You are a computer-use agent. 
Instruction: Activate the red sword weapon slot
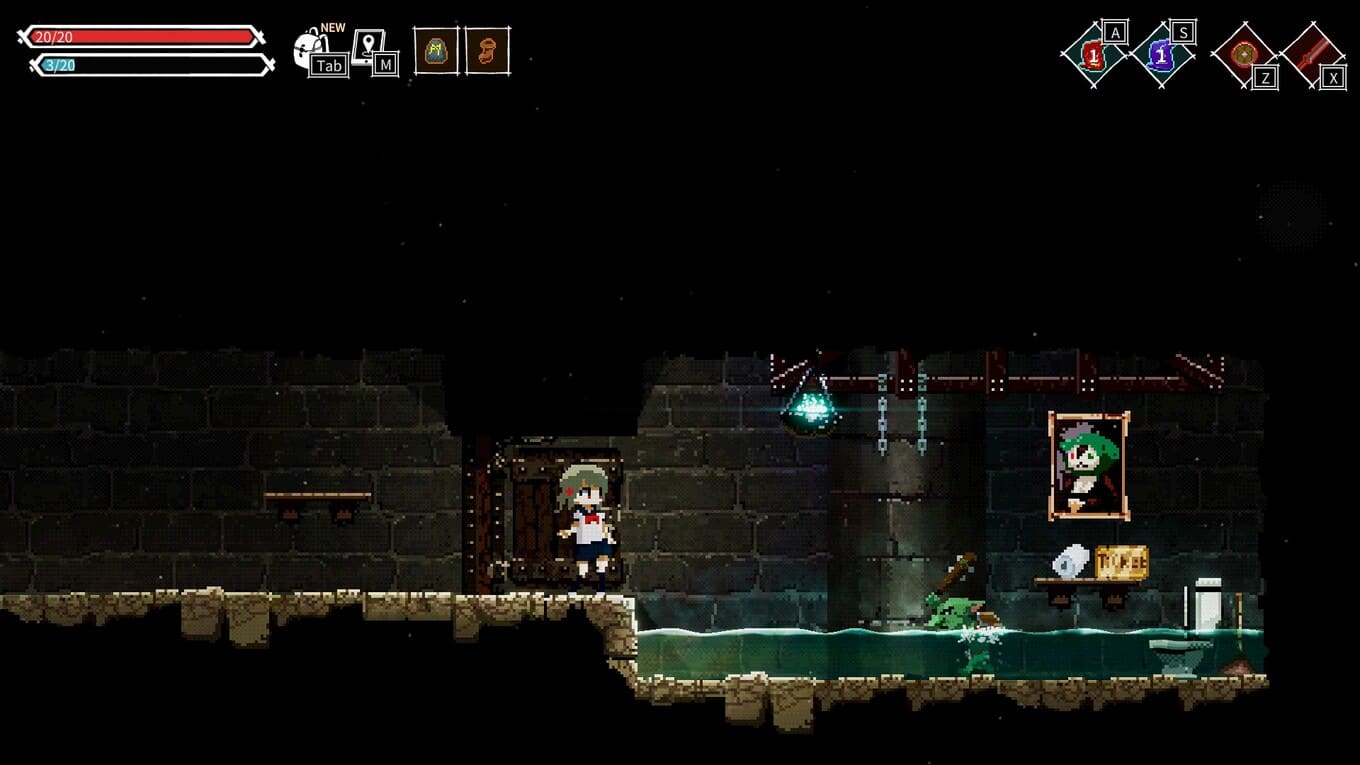pyautogui.click(x=1312, y=55)
